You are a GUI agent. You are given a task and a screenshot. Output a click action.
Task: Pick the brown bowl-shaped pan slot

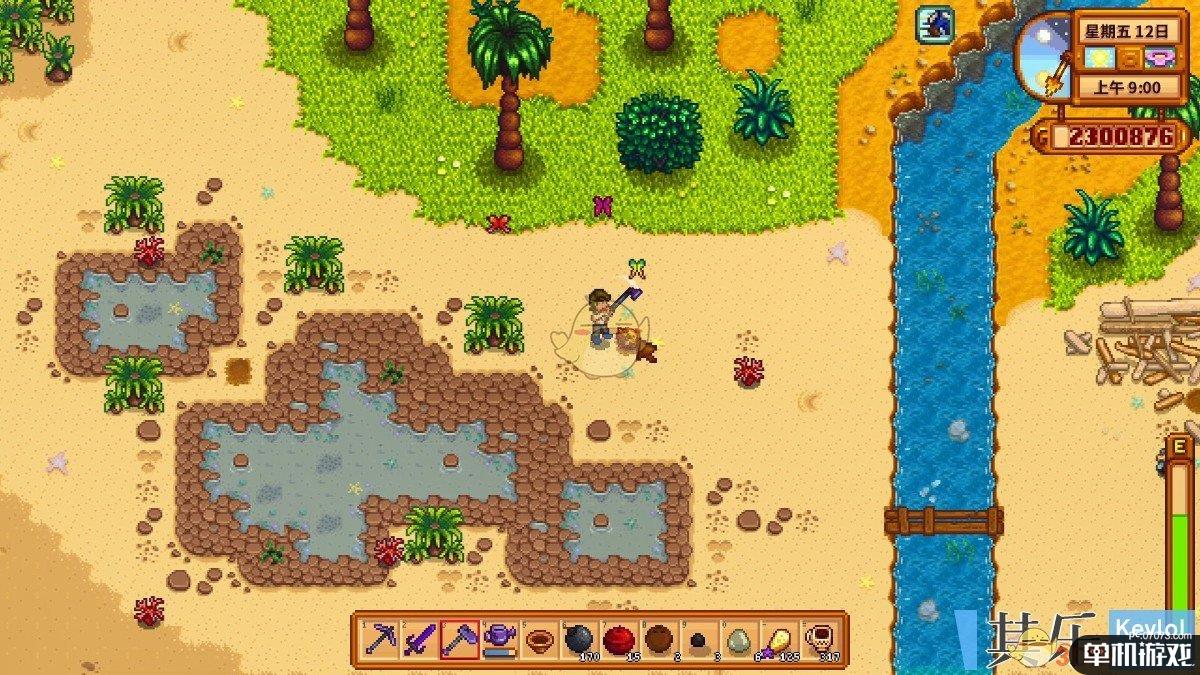(539, 639)
